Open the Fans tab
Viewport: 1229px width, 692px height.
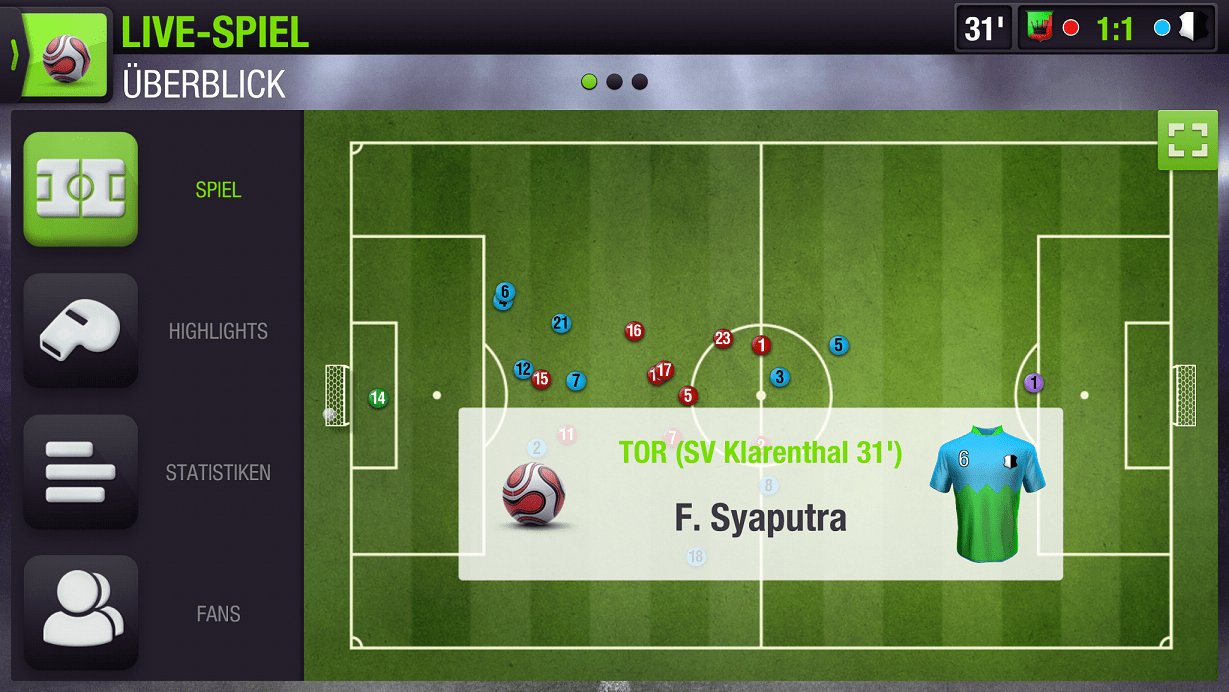[81, 613]
